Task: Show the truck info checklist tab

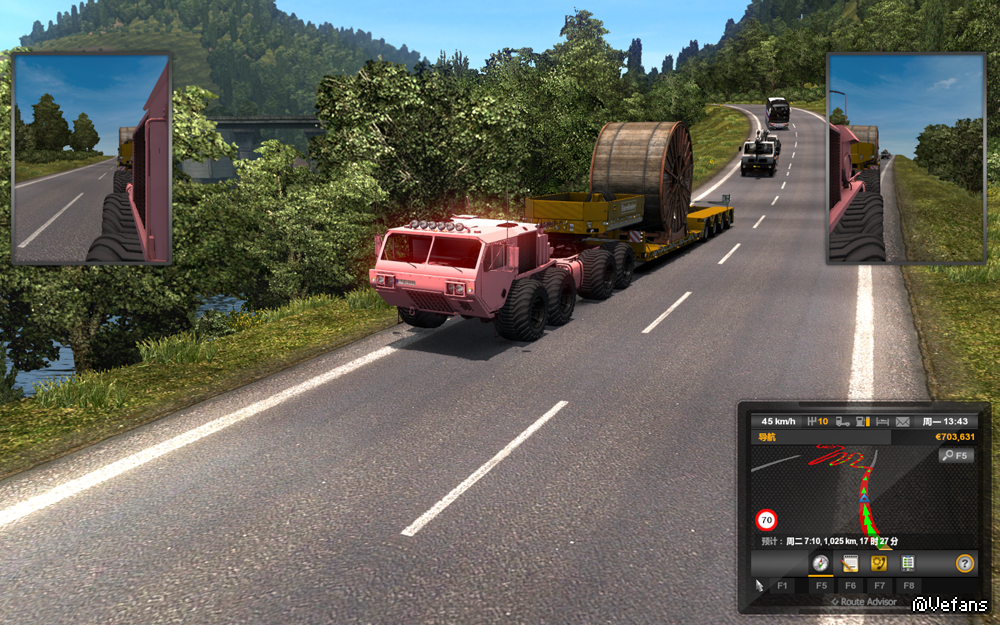Action: pos(907,563)
